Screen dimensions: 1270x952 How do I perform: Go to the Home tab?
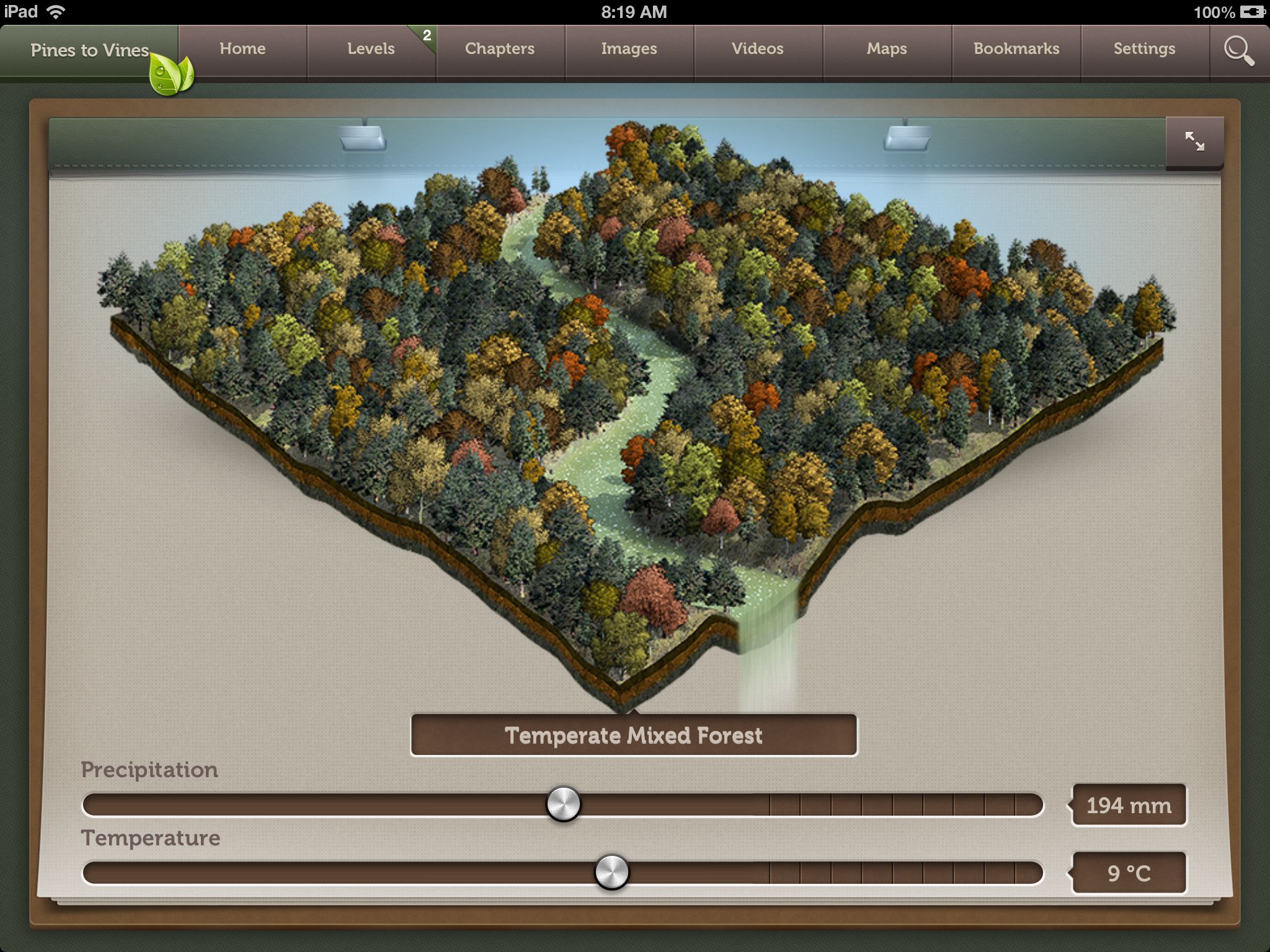coord(242,49)
